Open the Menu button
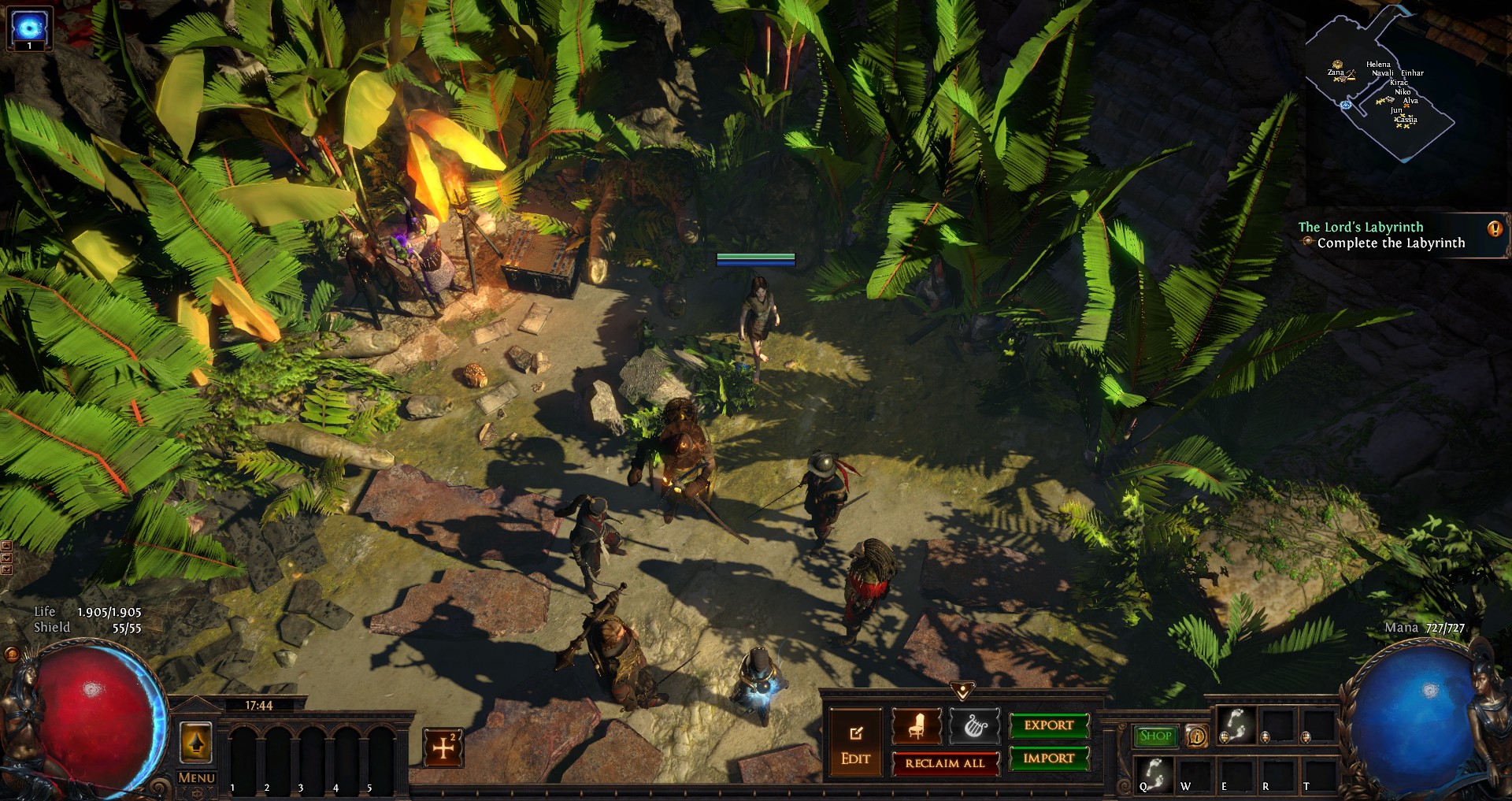Viewport: 1512px width, 801px height. 196,778
